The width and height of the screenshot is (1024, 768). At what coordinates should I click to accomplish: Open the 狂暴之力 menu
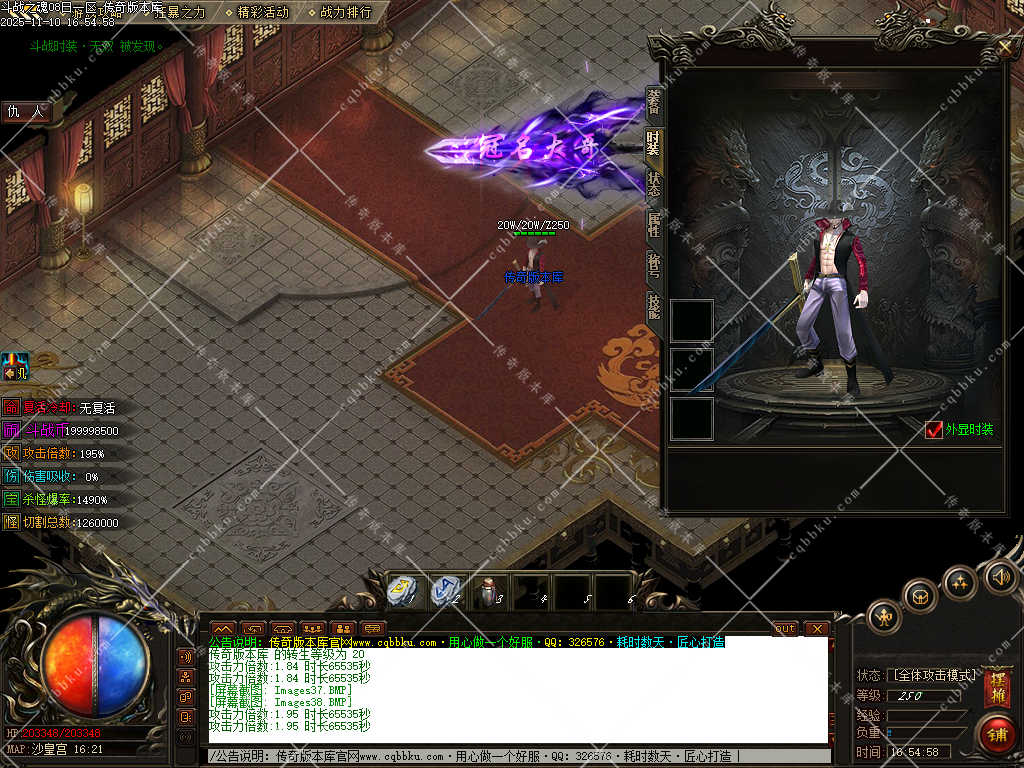point(180,13)
